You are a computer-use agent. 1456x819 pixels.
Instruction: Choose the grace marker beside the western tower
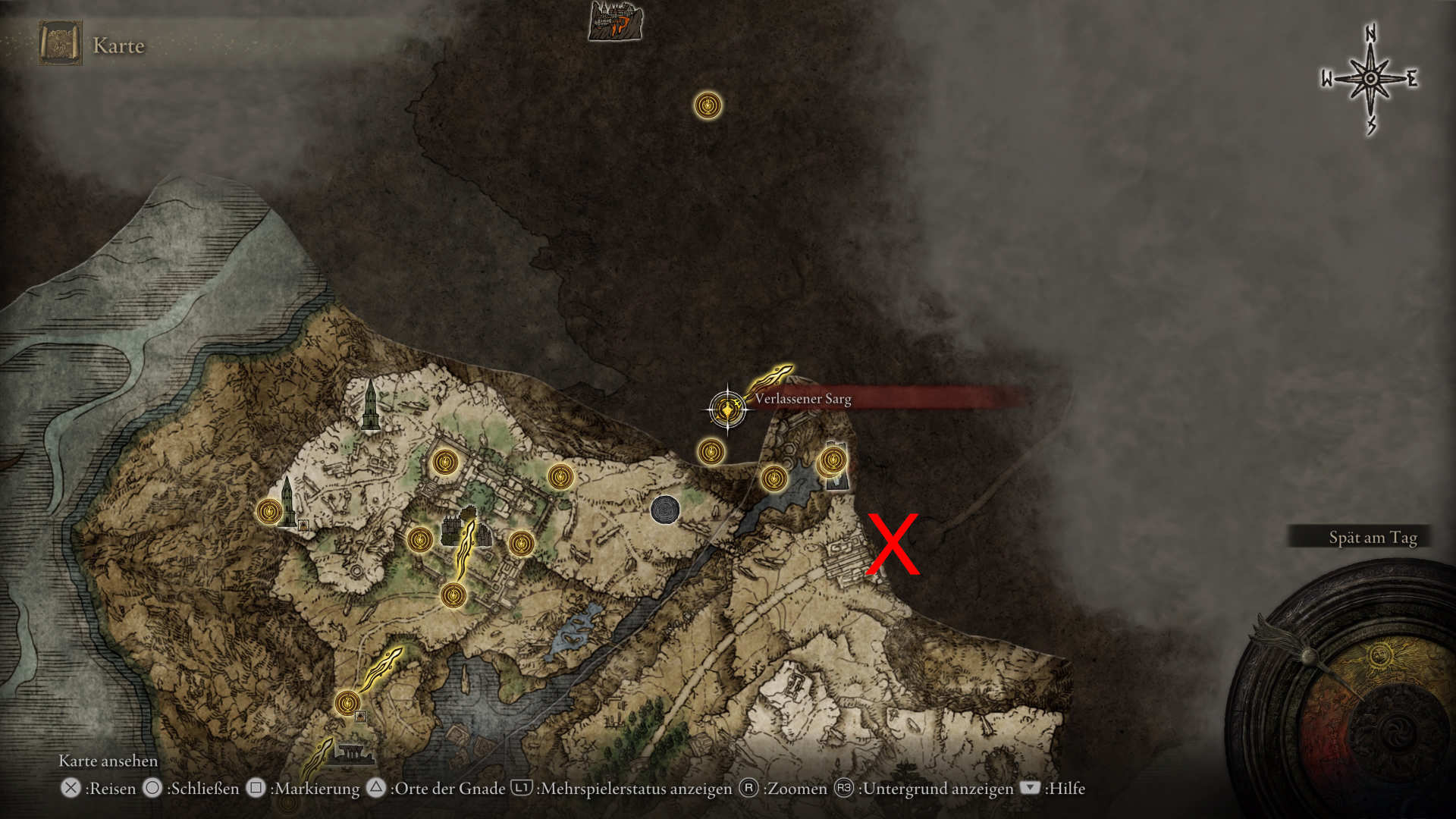point(268,511)
